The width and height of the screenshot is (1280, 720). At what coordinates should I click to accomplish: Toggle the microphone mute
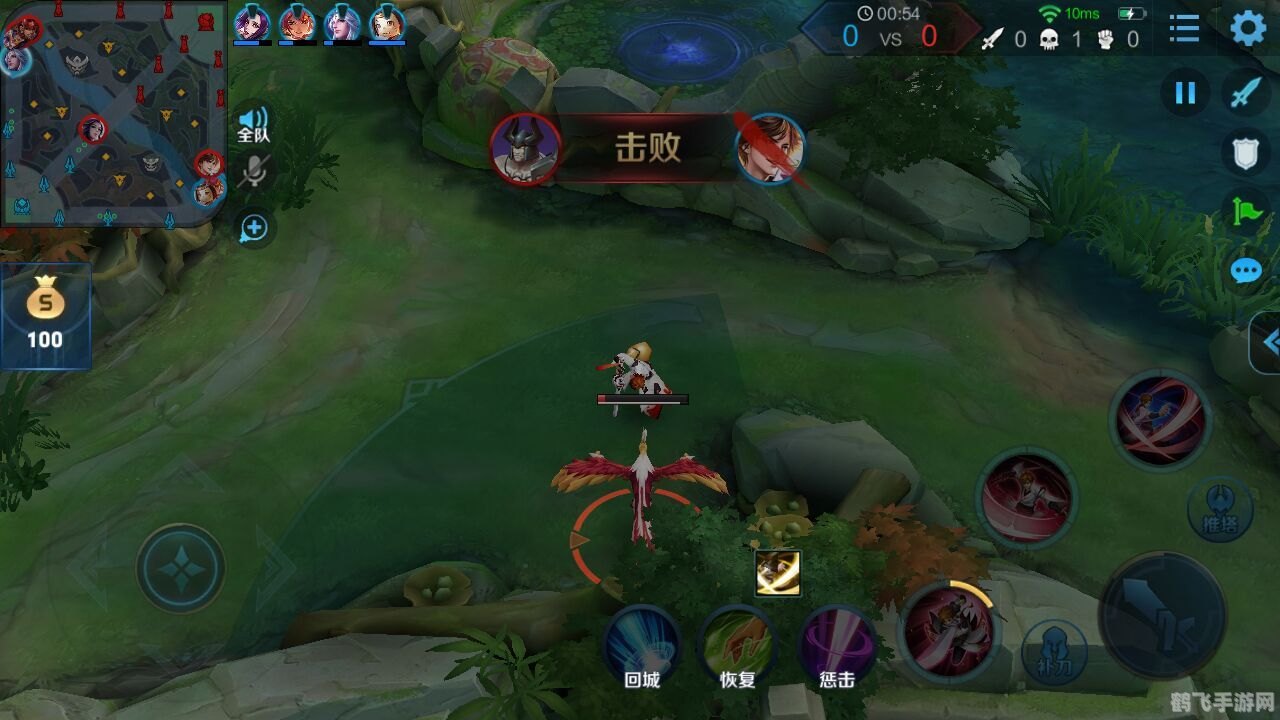pos(253,172)
